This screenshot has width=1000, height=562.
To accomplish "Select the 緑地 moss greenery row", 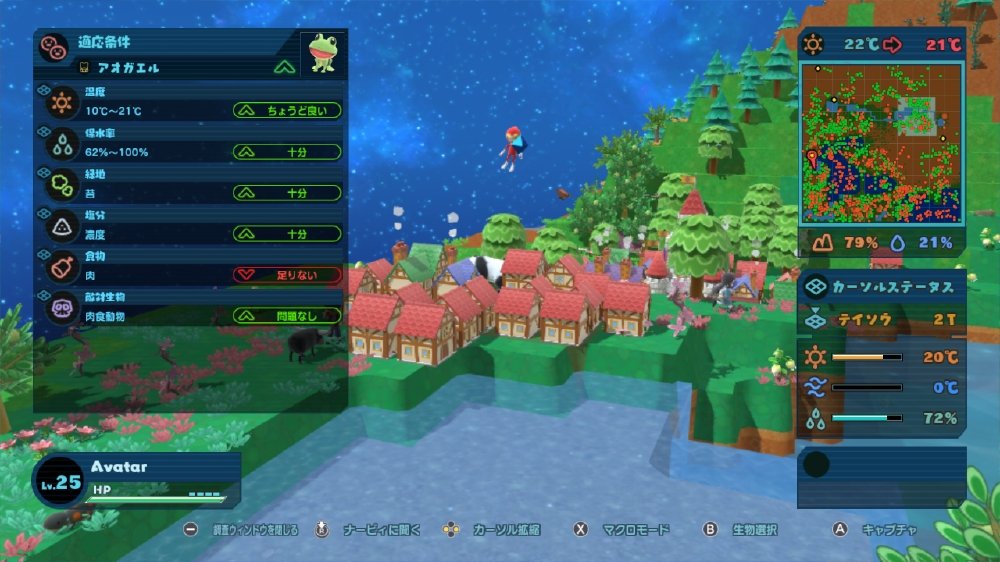I will (x=190, y=185).
